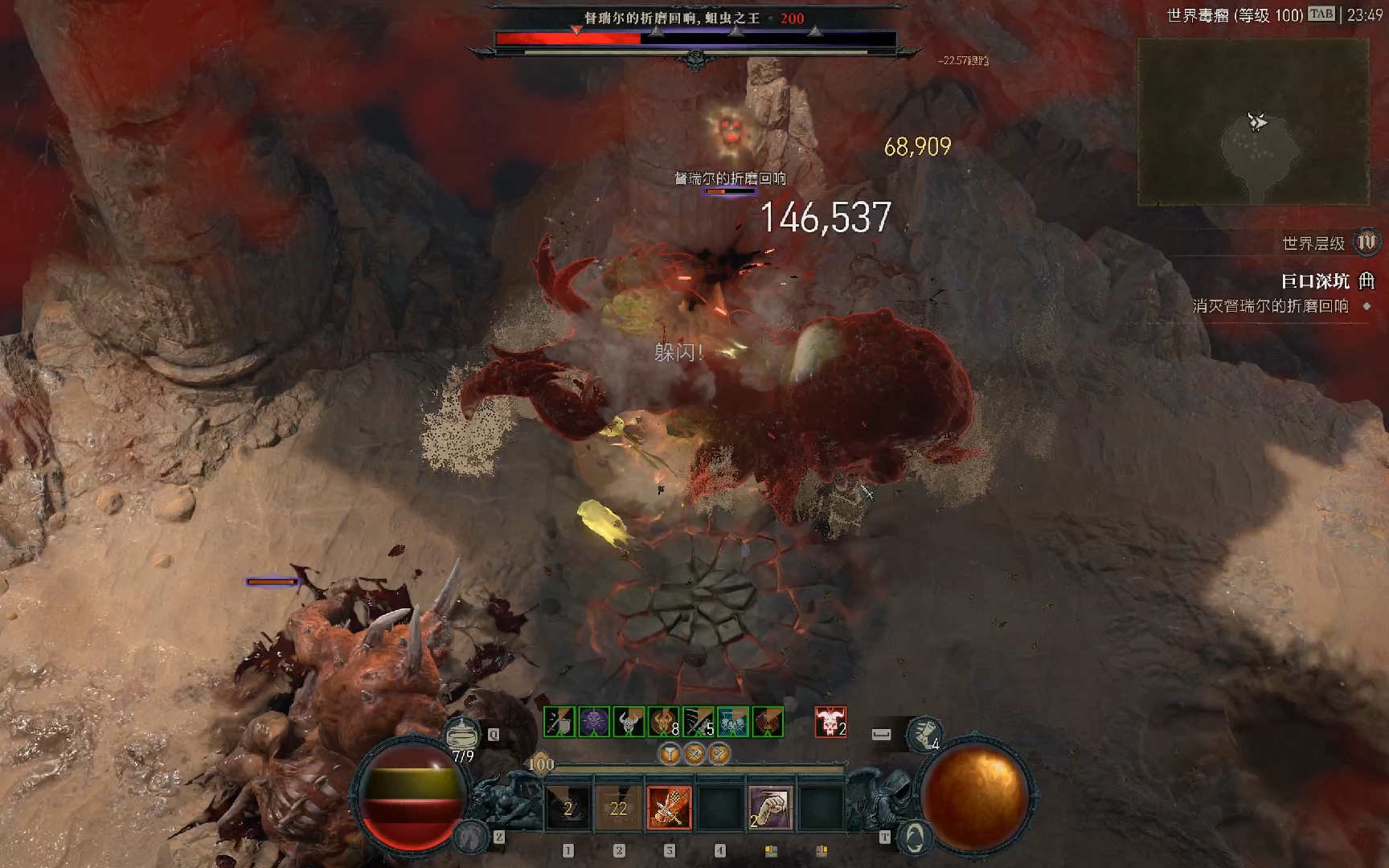Click the horse mount icon
The width and height of the screenshot is (1389, 868).
coord(470,837)
